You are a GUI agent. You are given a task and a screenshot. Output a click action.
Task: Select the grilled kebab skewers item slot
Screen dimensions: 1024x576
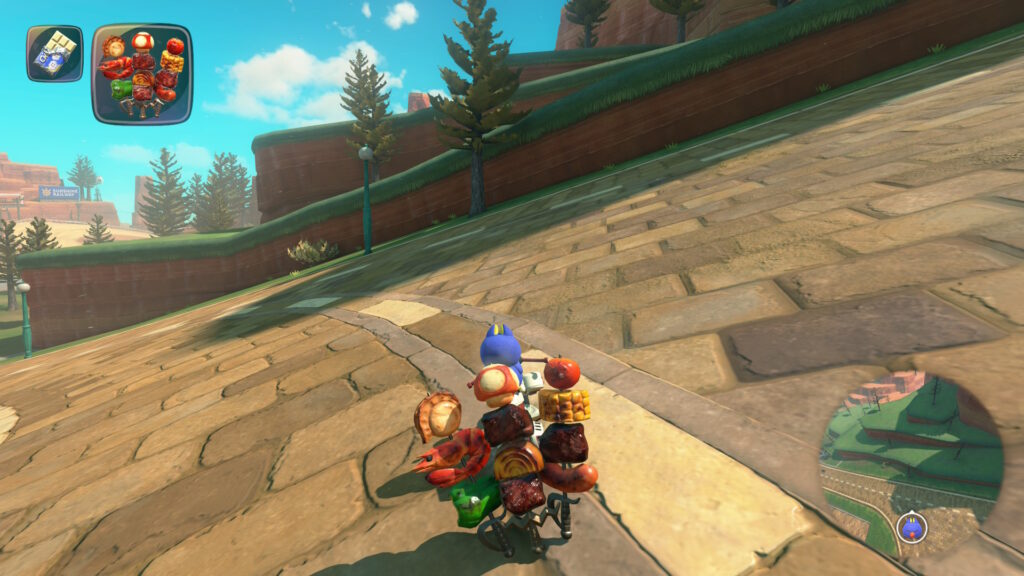(142, 74)
